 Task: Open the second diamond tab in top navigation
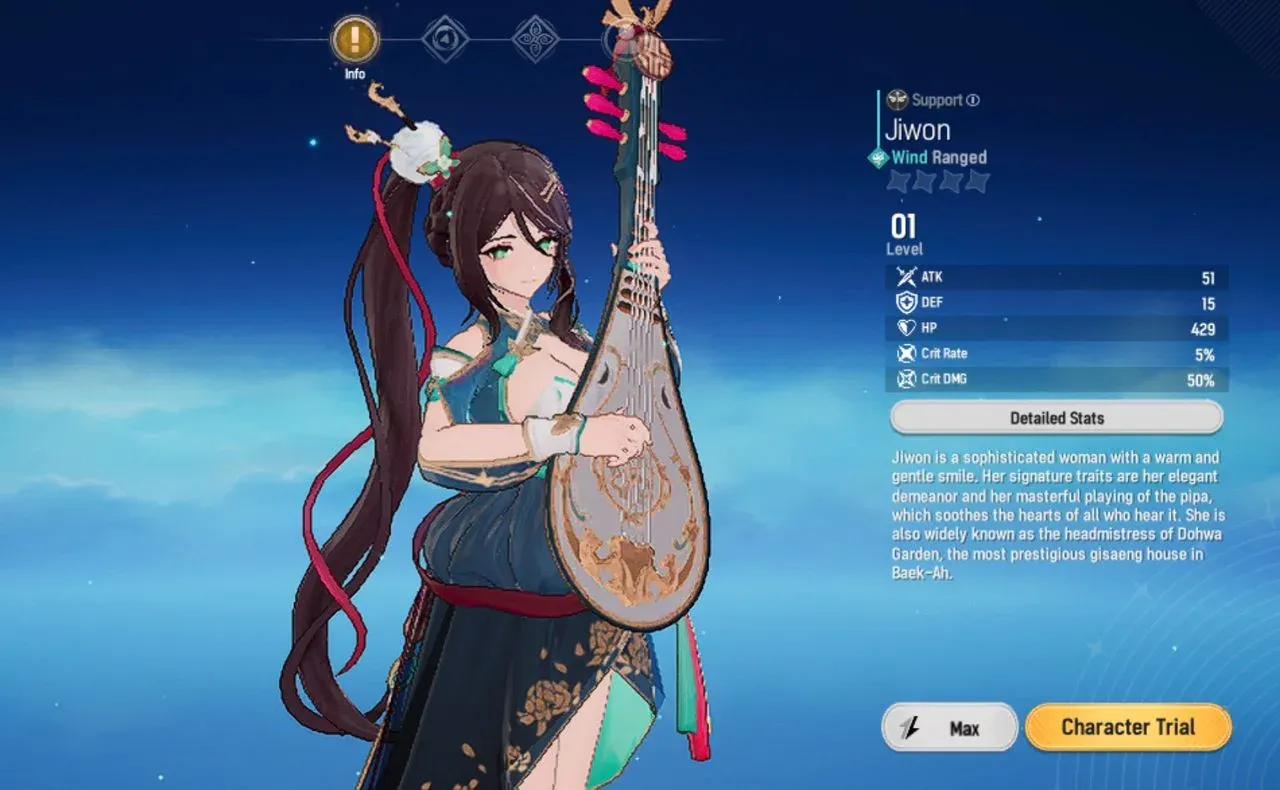tap(444, 38)
